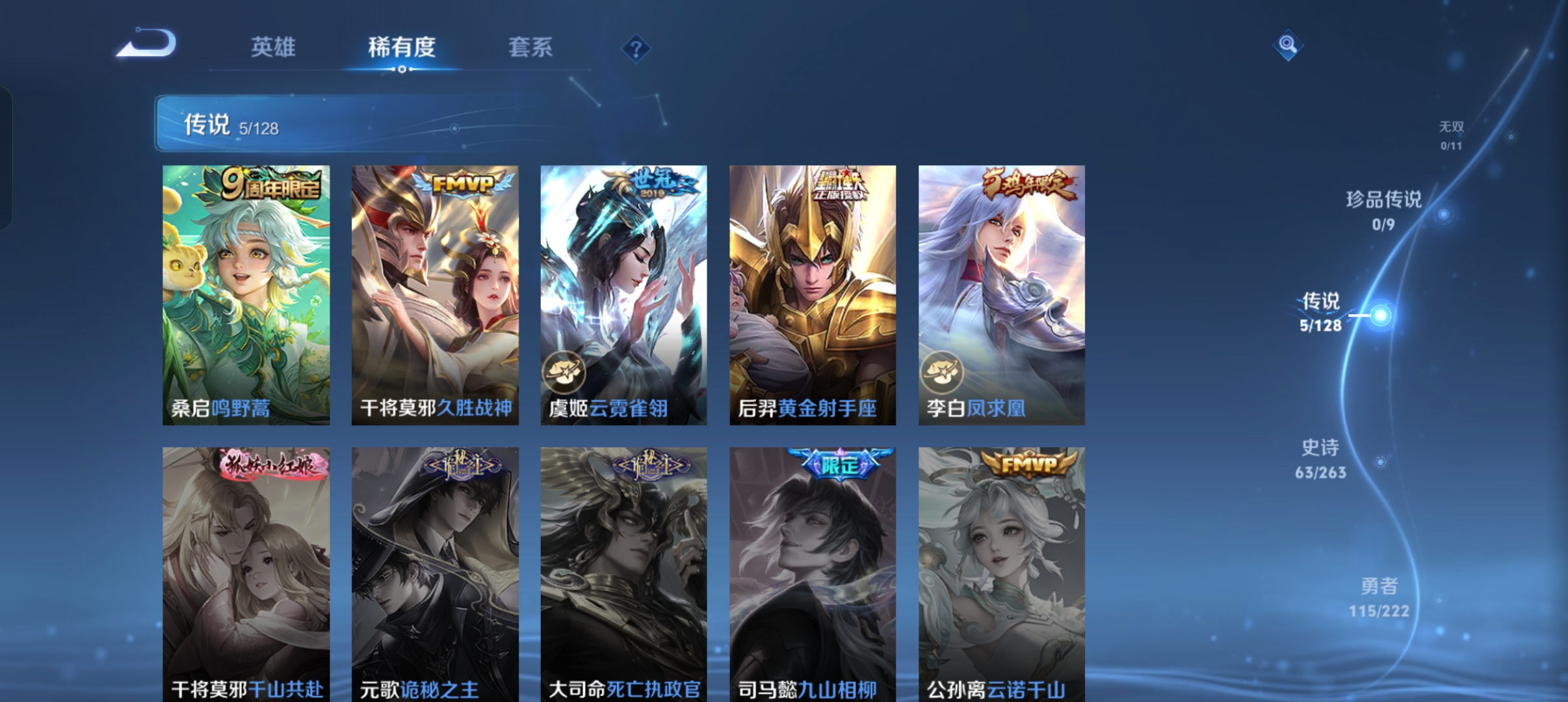Choose the 干将莫邪 久胜战神 skin card
1568x702 pixels.
(435, 294)
